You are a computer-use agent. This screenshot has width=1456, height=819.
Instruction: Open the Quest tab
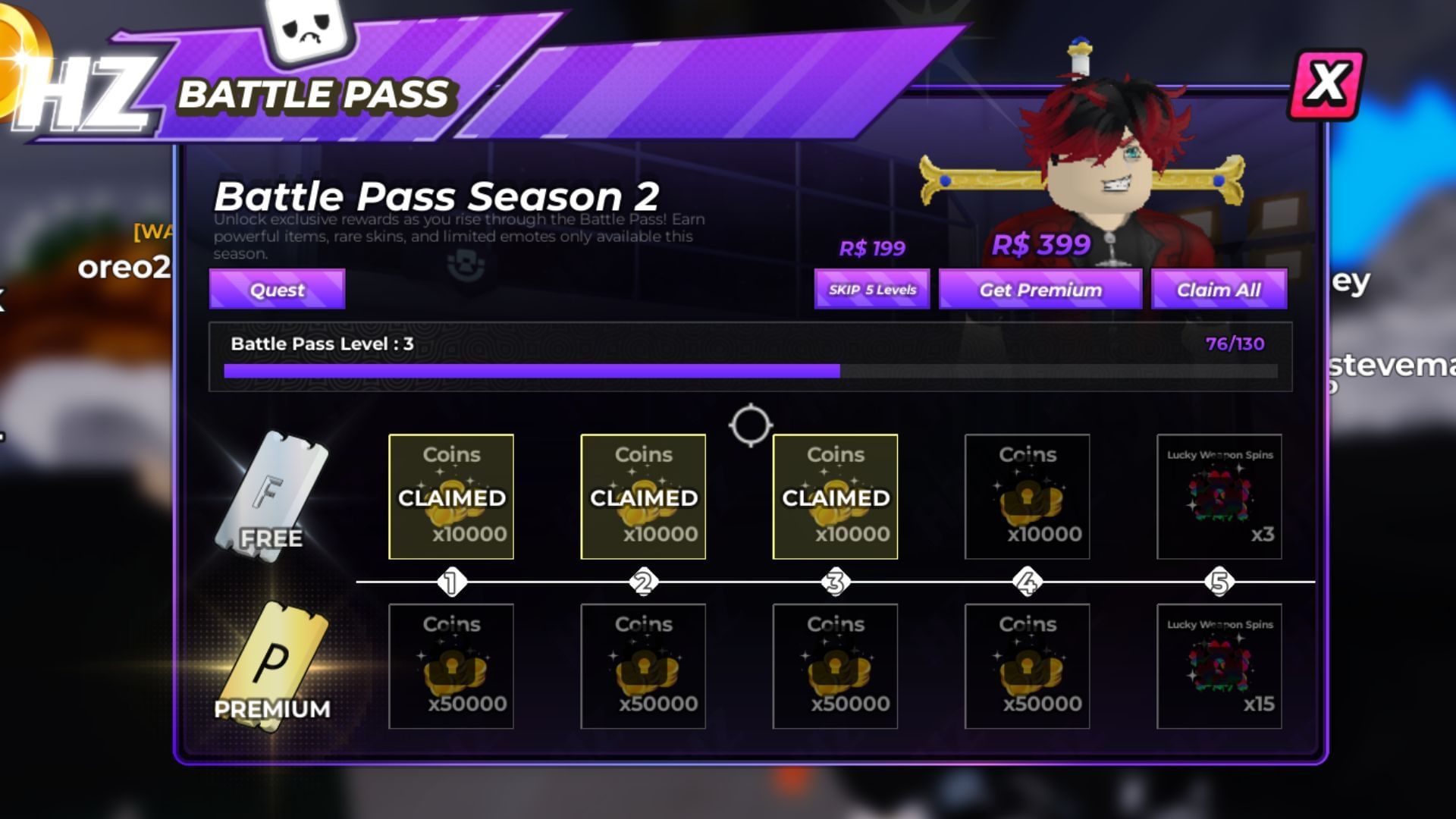click(x=276, y=289)
